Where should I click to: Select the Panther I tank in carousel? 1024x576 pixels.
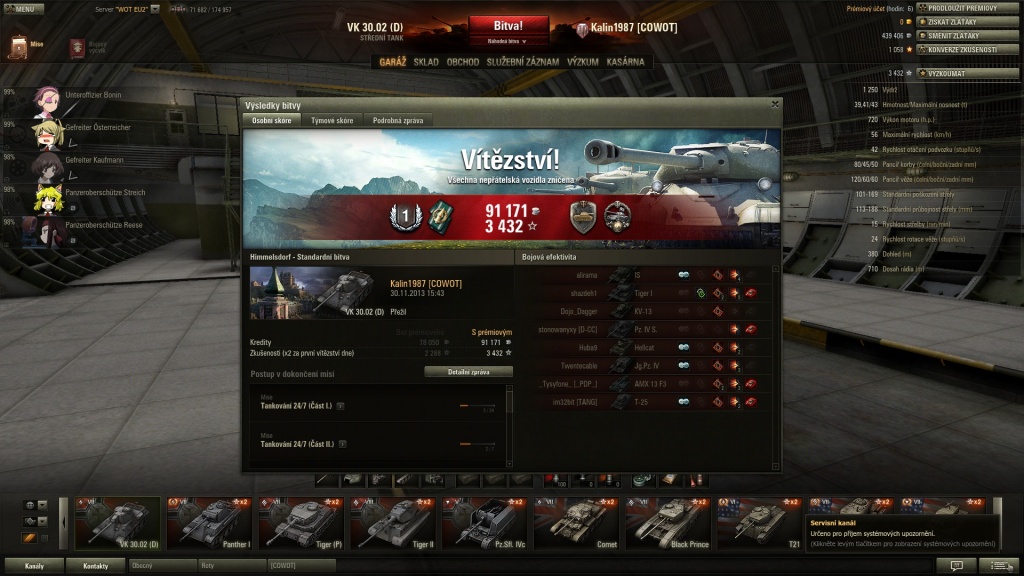coord(209,522)
